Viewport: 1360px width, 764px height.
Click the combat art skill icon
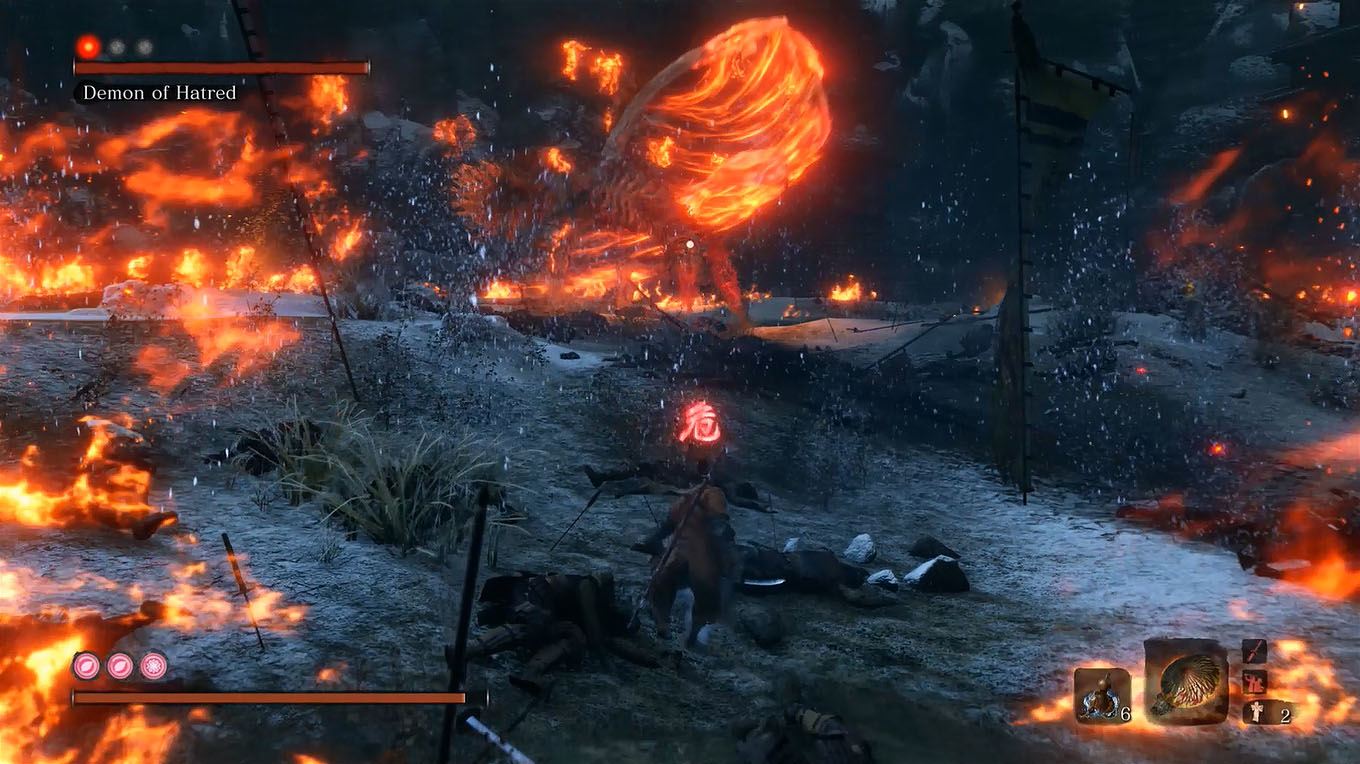(1253, 682)
